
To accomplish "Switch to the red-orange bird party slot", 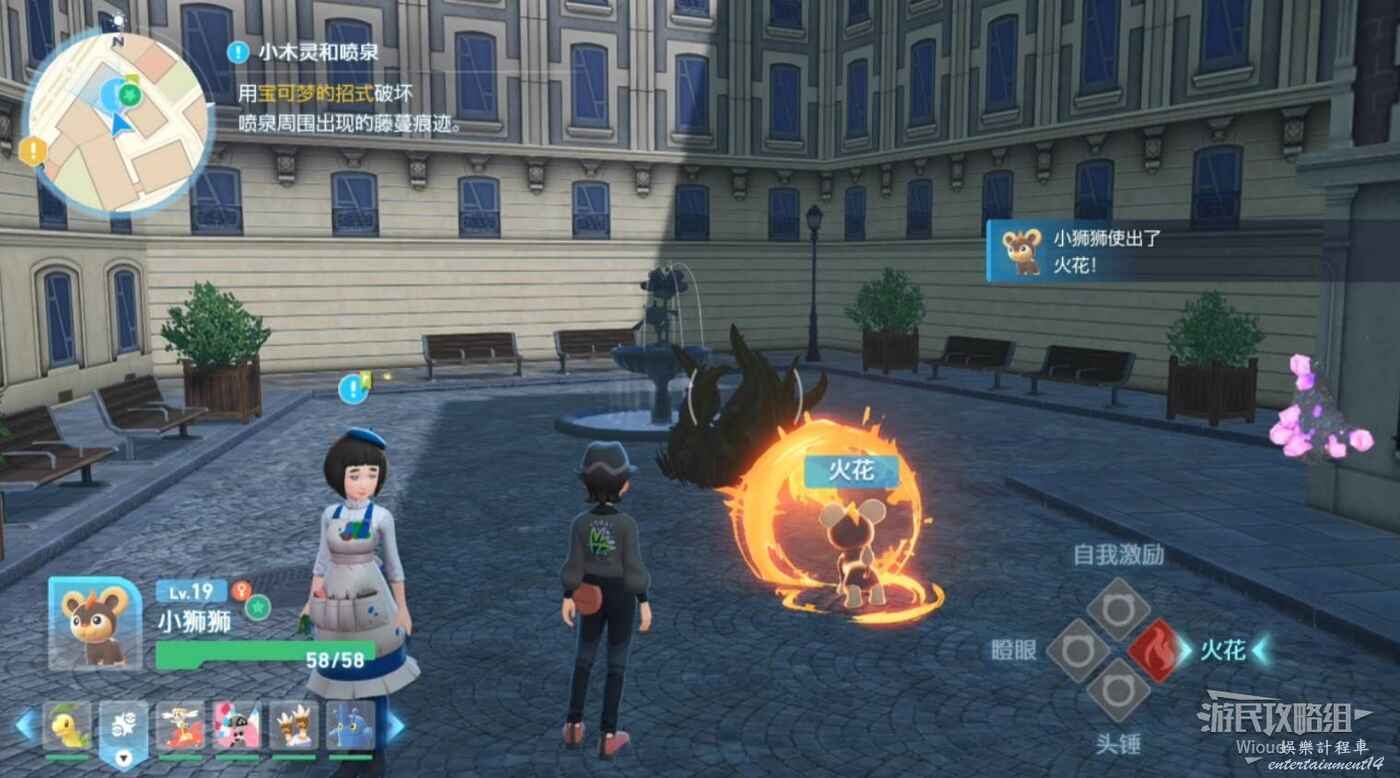I will click(x=180, y=727).
